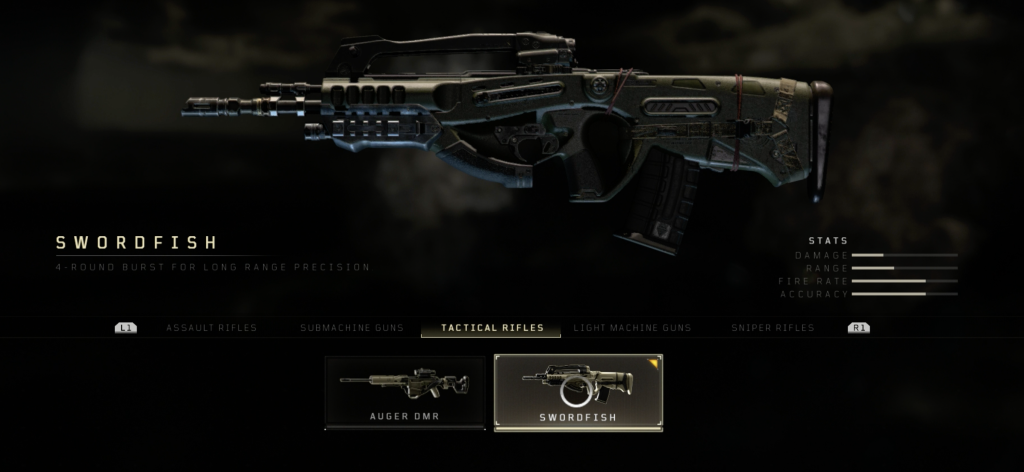
Task: Select the Swordfish weapon tile
Action: tap(578, 392)
